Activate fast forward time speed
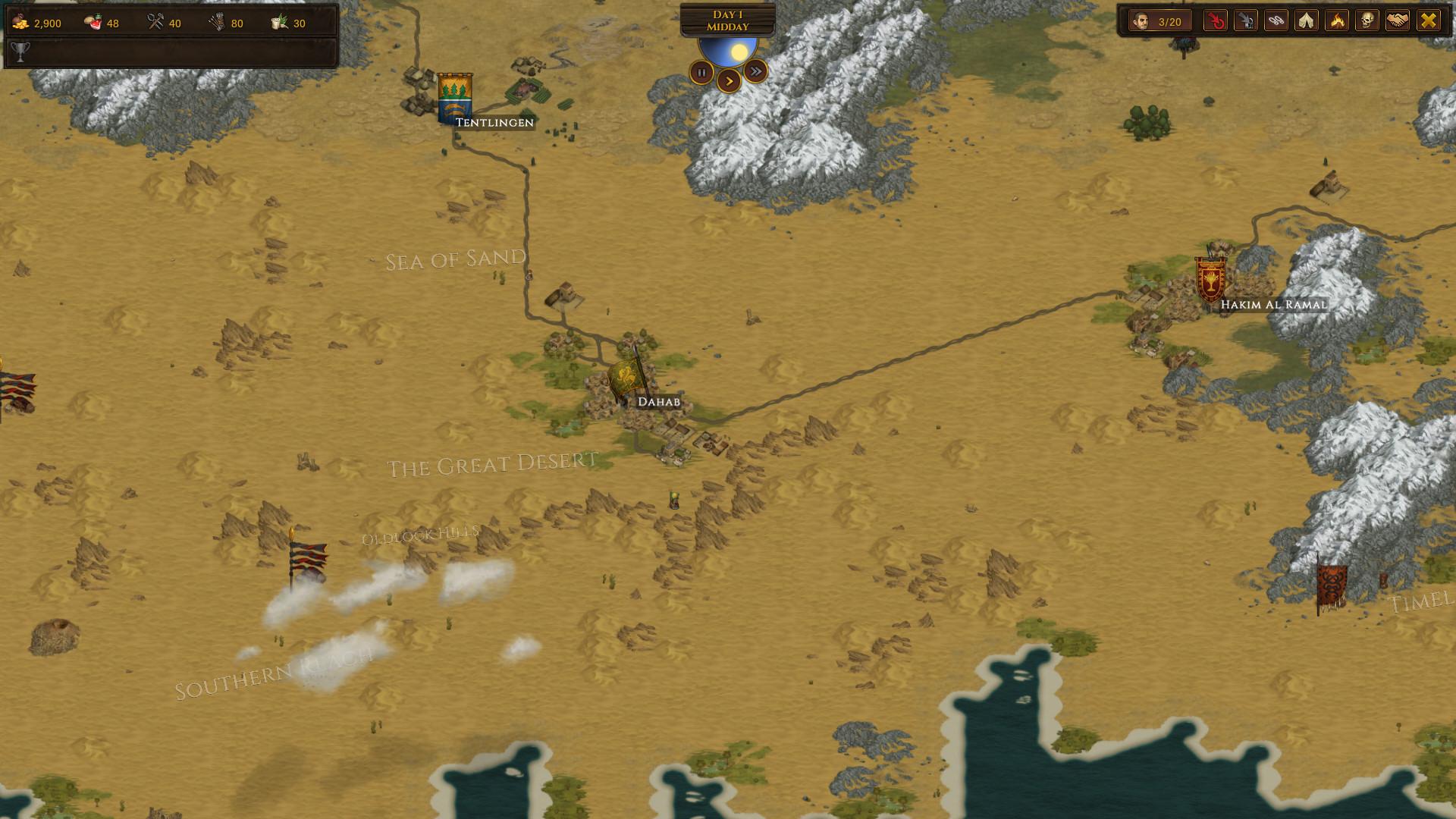The height and width of the screenshot is (819, 1456). coord(755,71)
